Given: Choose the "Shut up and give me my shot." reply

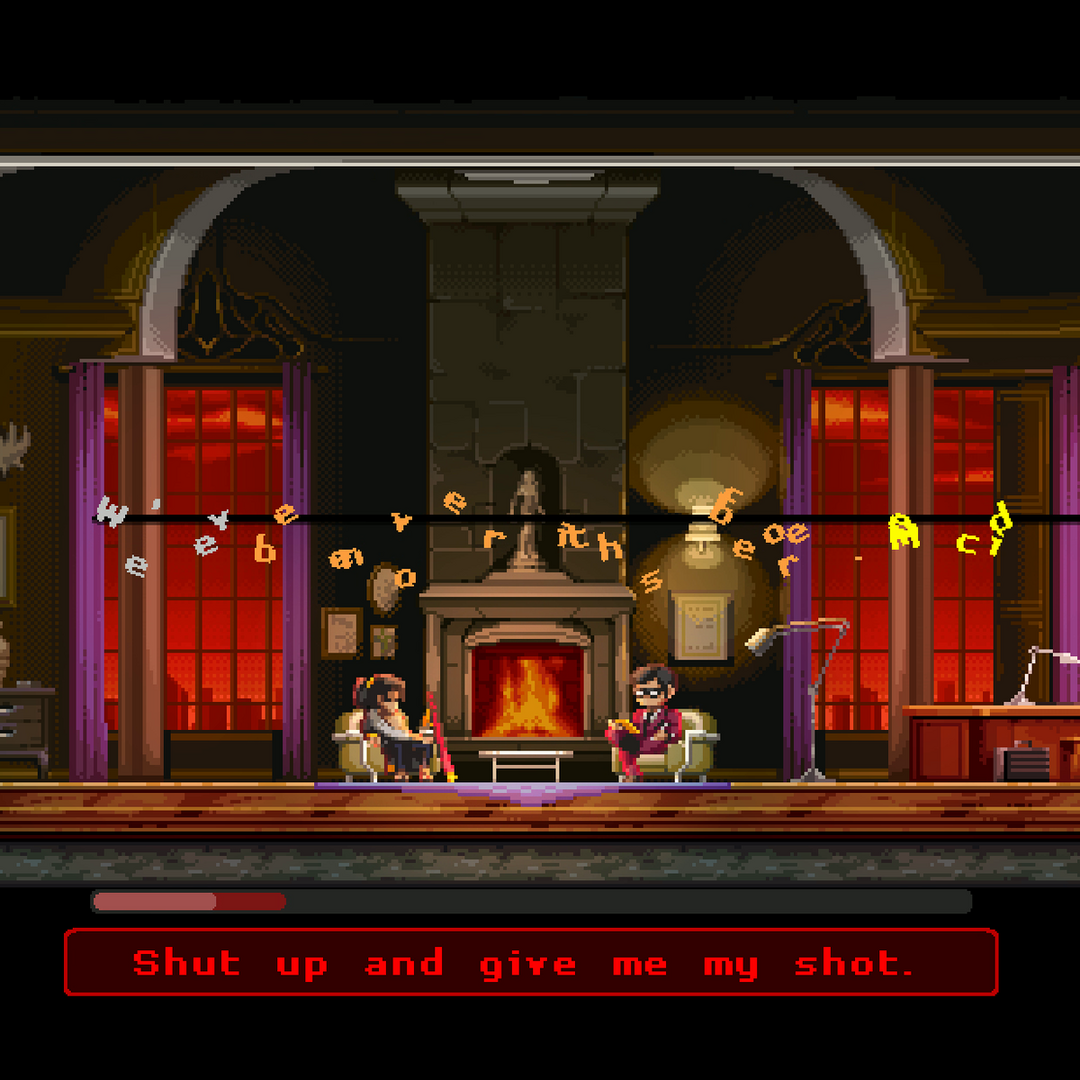Looking at the screenshot, I should coord(531,962).
